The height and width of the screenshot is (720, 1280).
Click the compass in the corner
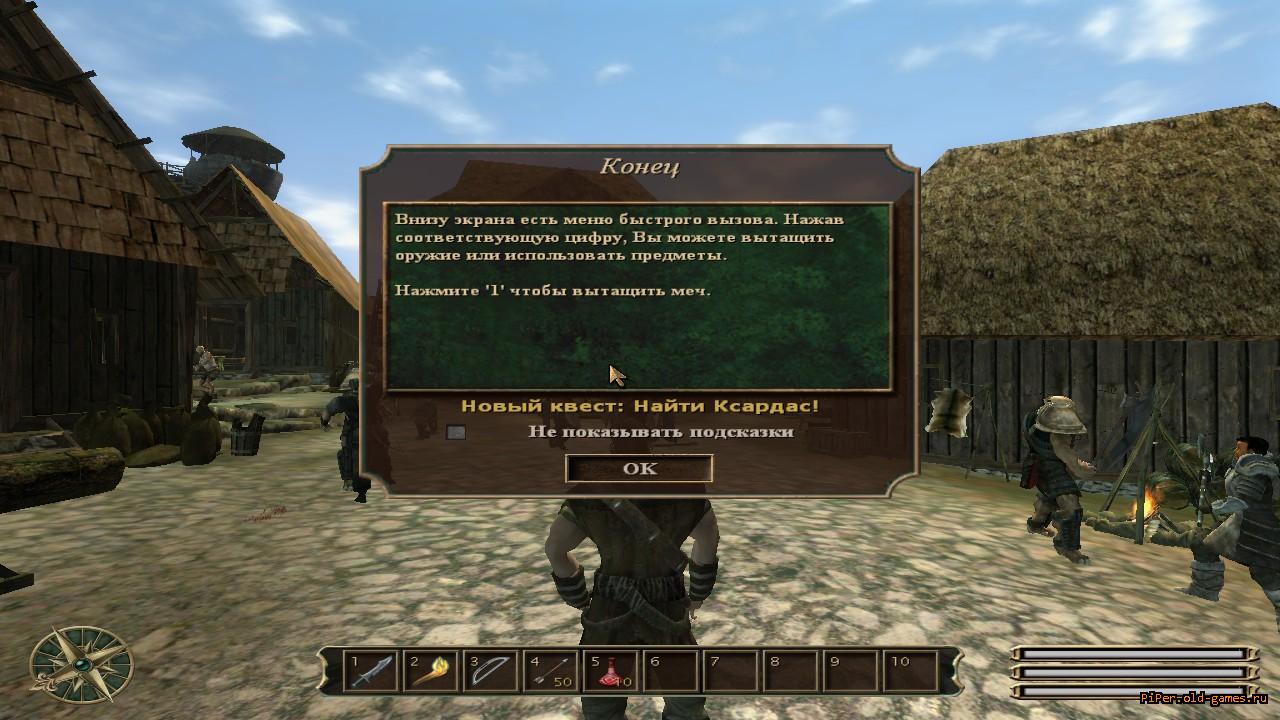click(x=81, y=665)
